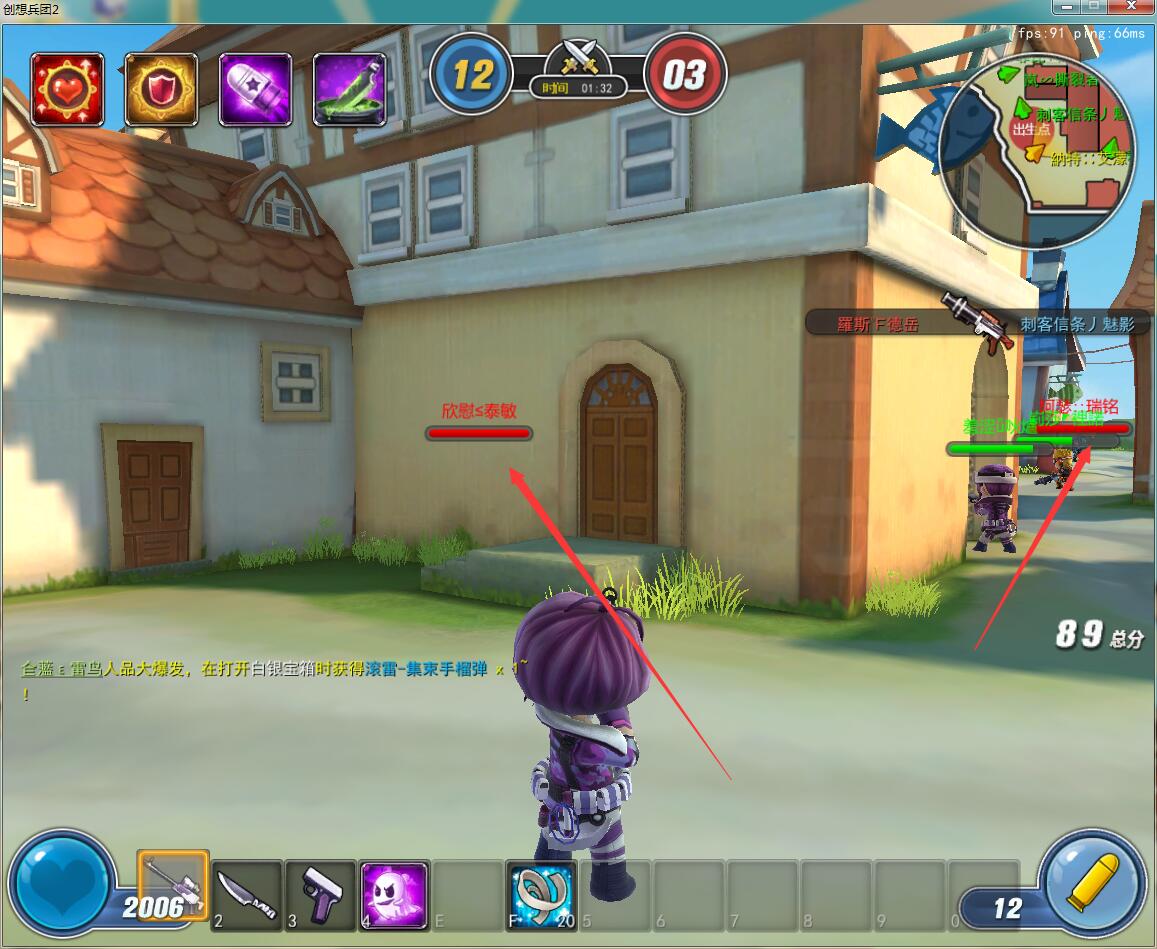Activate the red shield buff icon
The height and width of the screenshot is (949, 1157).
point(161,89)
